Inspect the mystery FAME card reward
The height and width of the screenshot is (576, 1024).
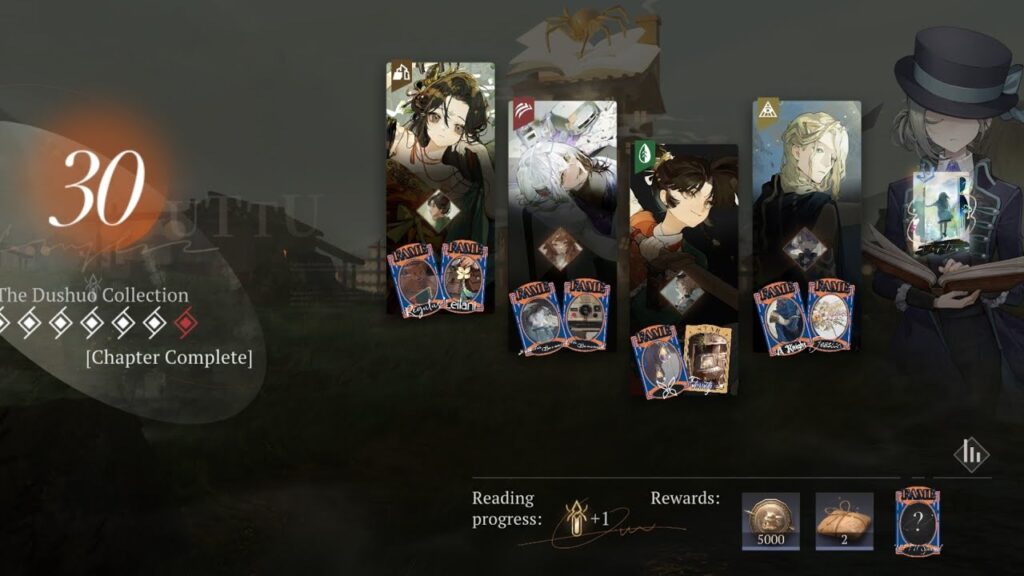918,520
